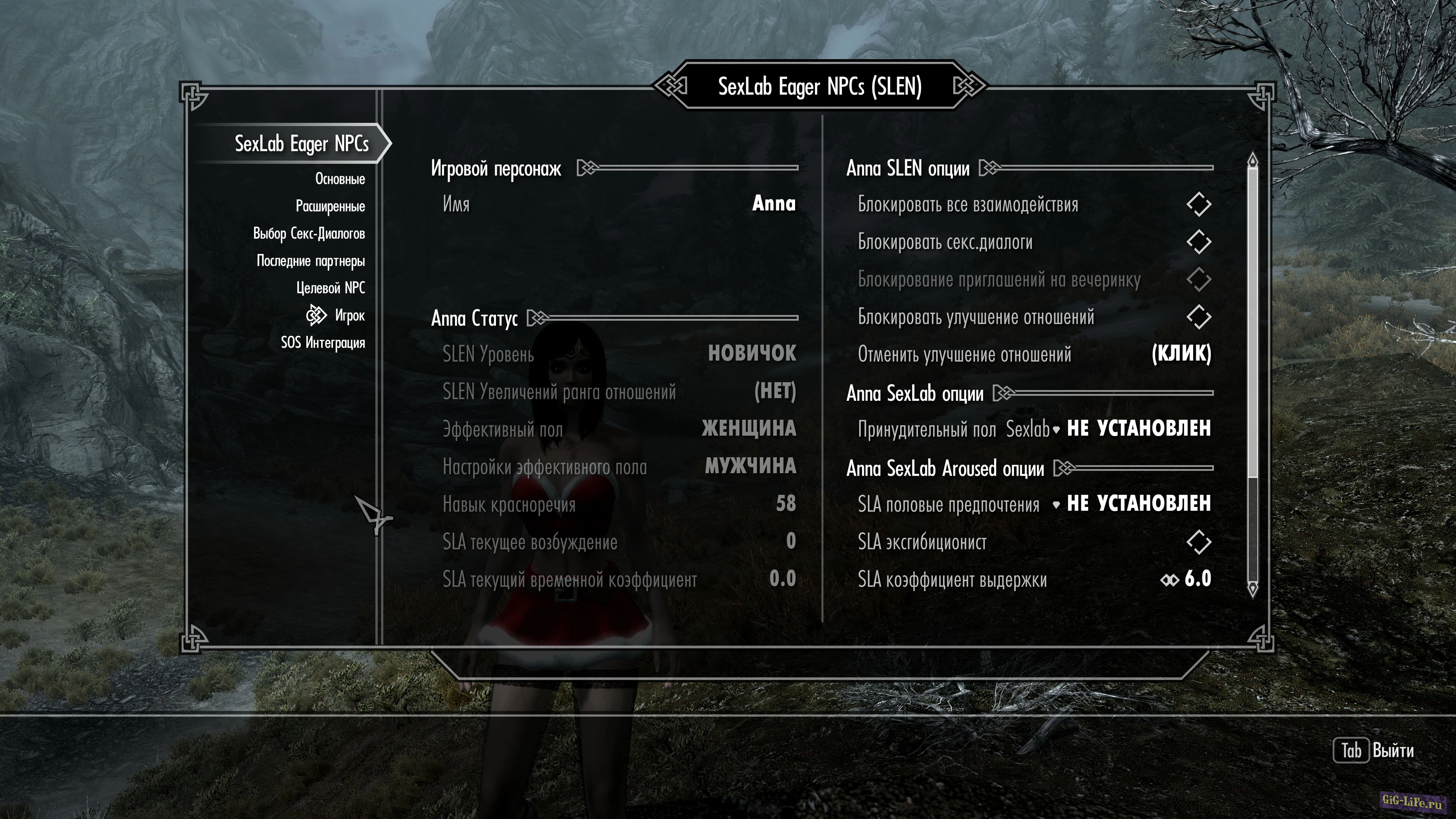Click the scrollbar down arrow

coord(1252,589)
